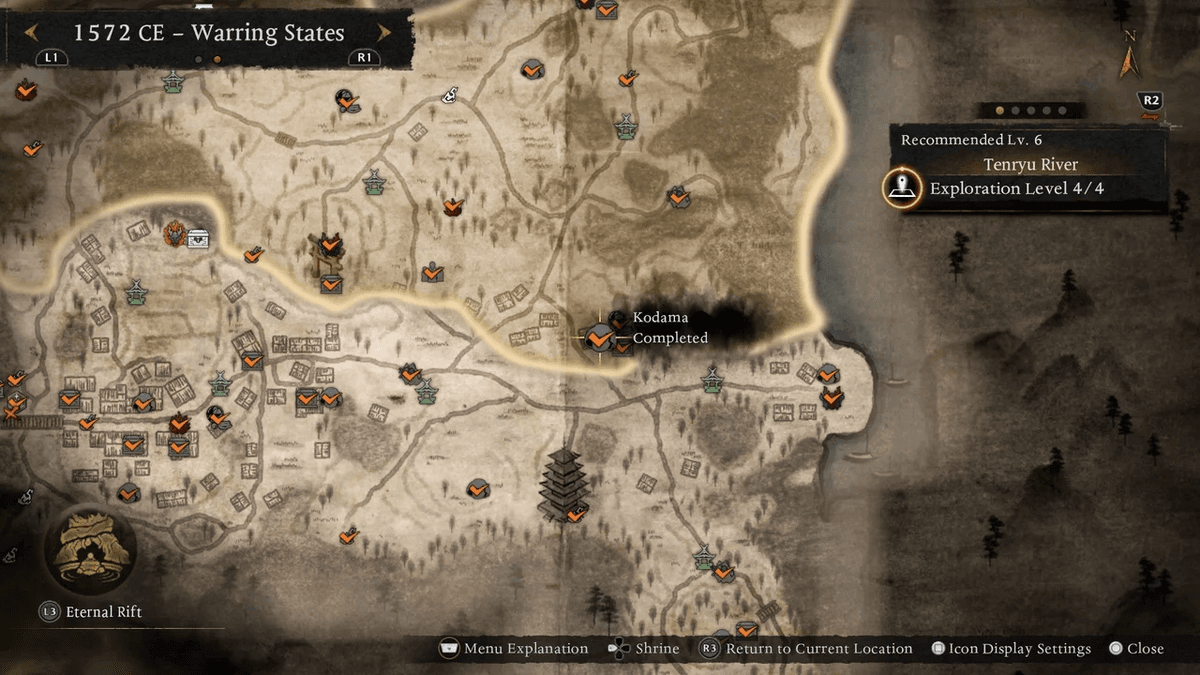Click the white unchecked marker on the road
Image resolution: width=1200 pixels, height=675 pixels.
[450, 95]
